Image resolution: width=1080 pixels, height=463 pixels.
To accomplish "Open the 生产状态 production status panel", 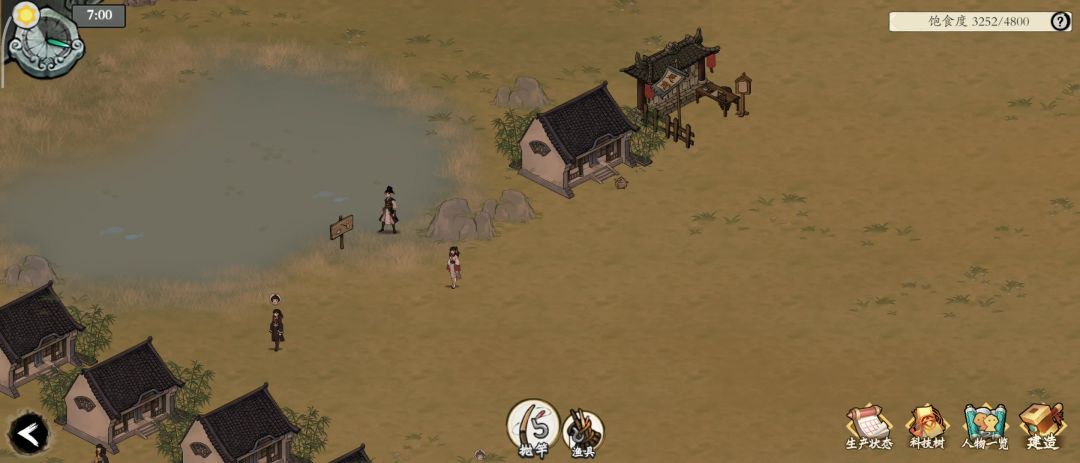I will click(868, 425).
